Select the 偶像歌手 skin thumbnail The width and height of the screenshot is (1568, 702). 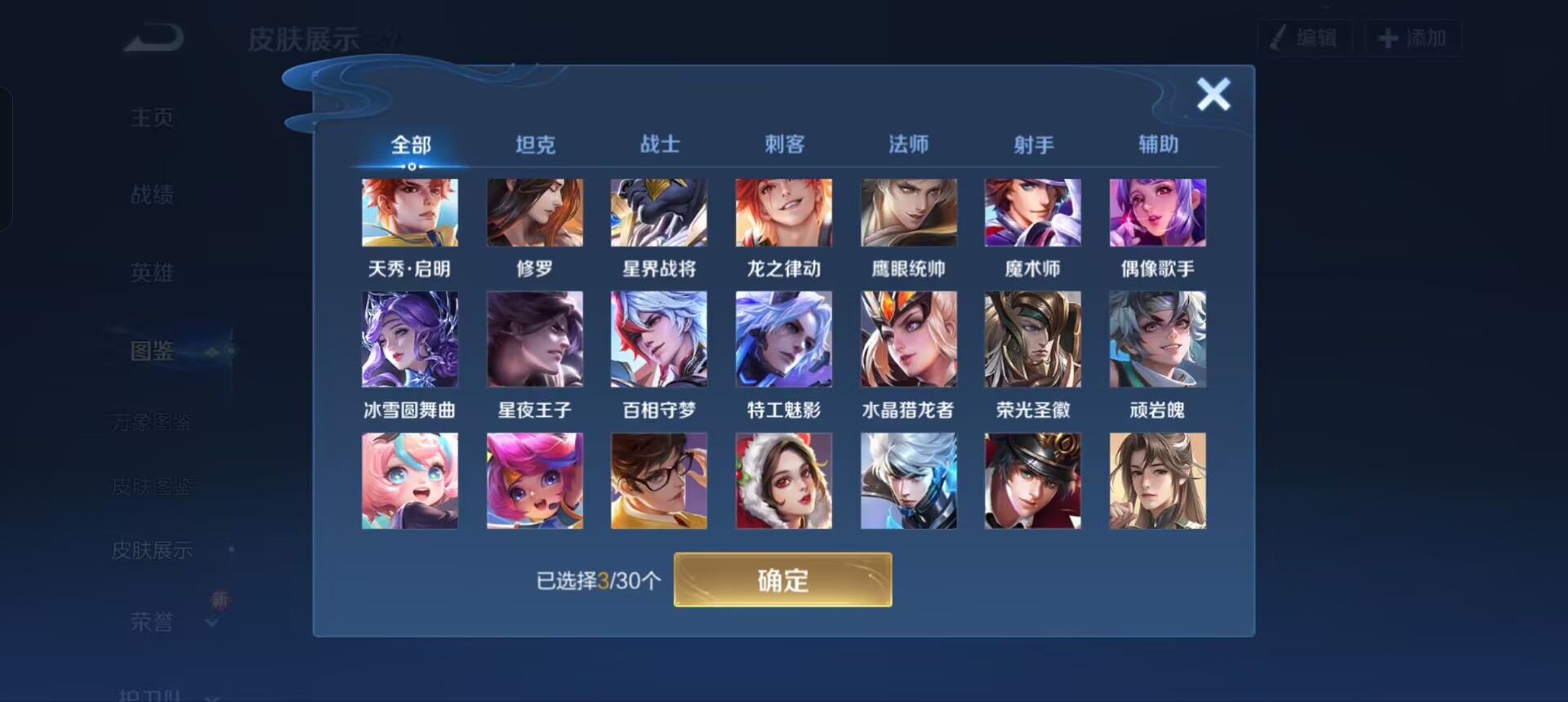(x=1157, y=212)
